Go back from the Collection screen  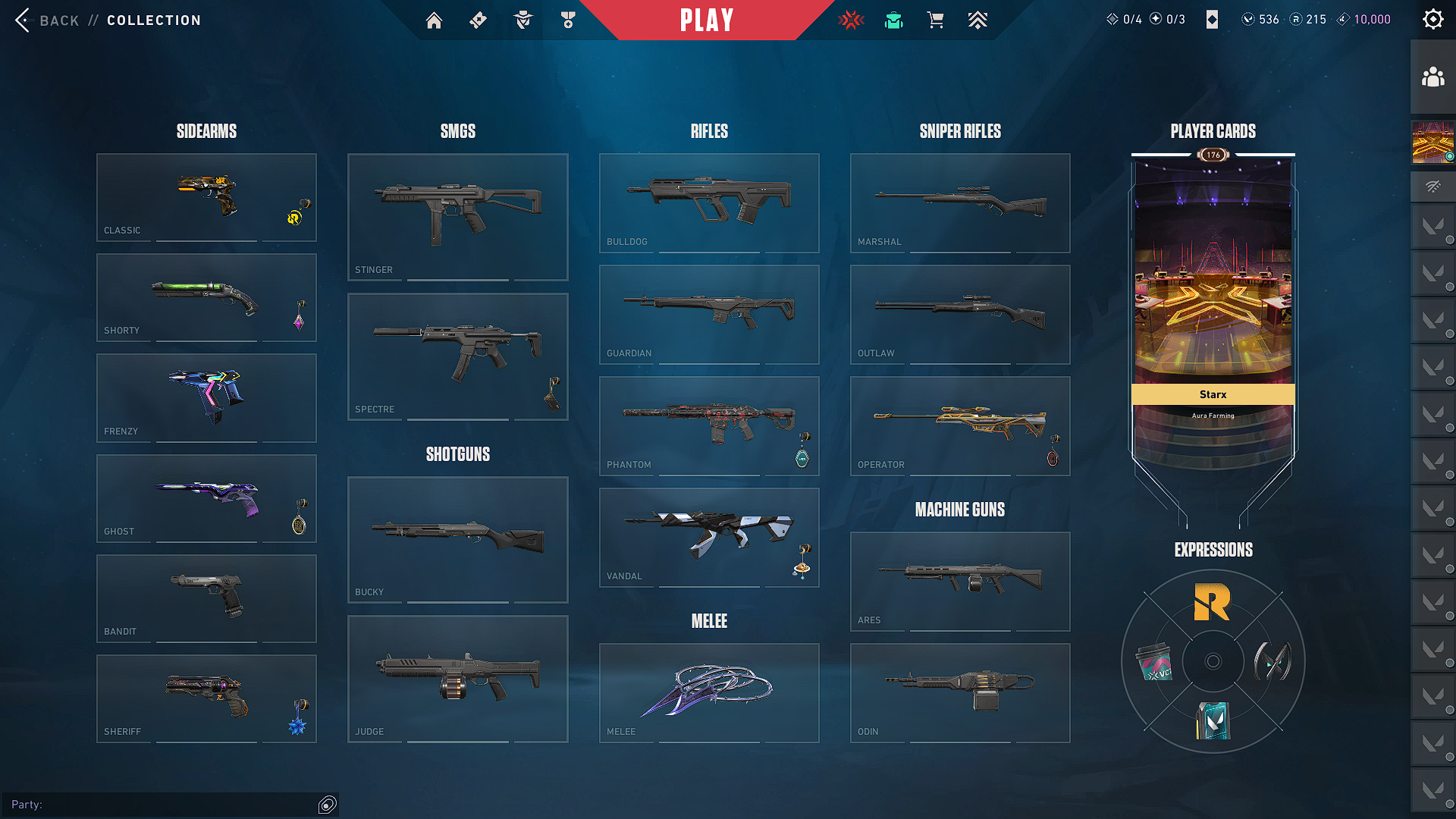tap(47, 20)
